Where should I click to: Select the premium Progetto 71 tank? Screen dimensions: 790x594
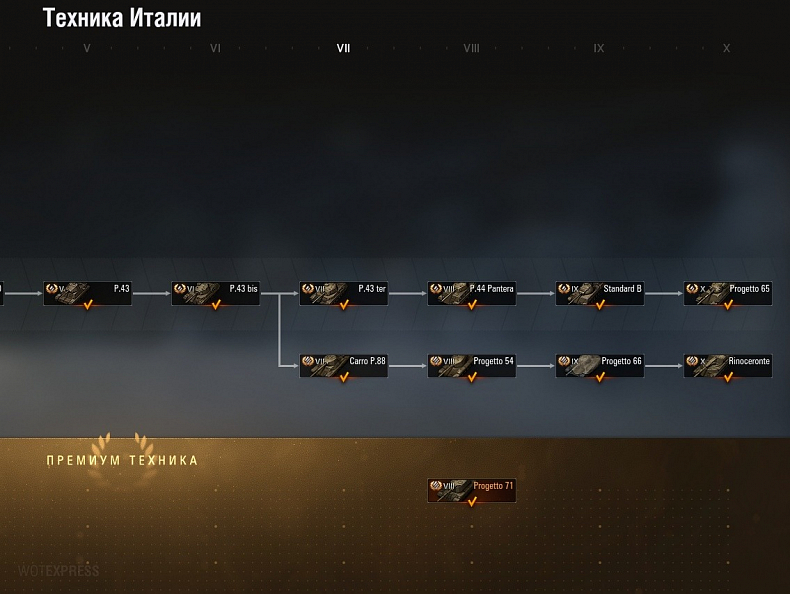tap(471, 490)
